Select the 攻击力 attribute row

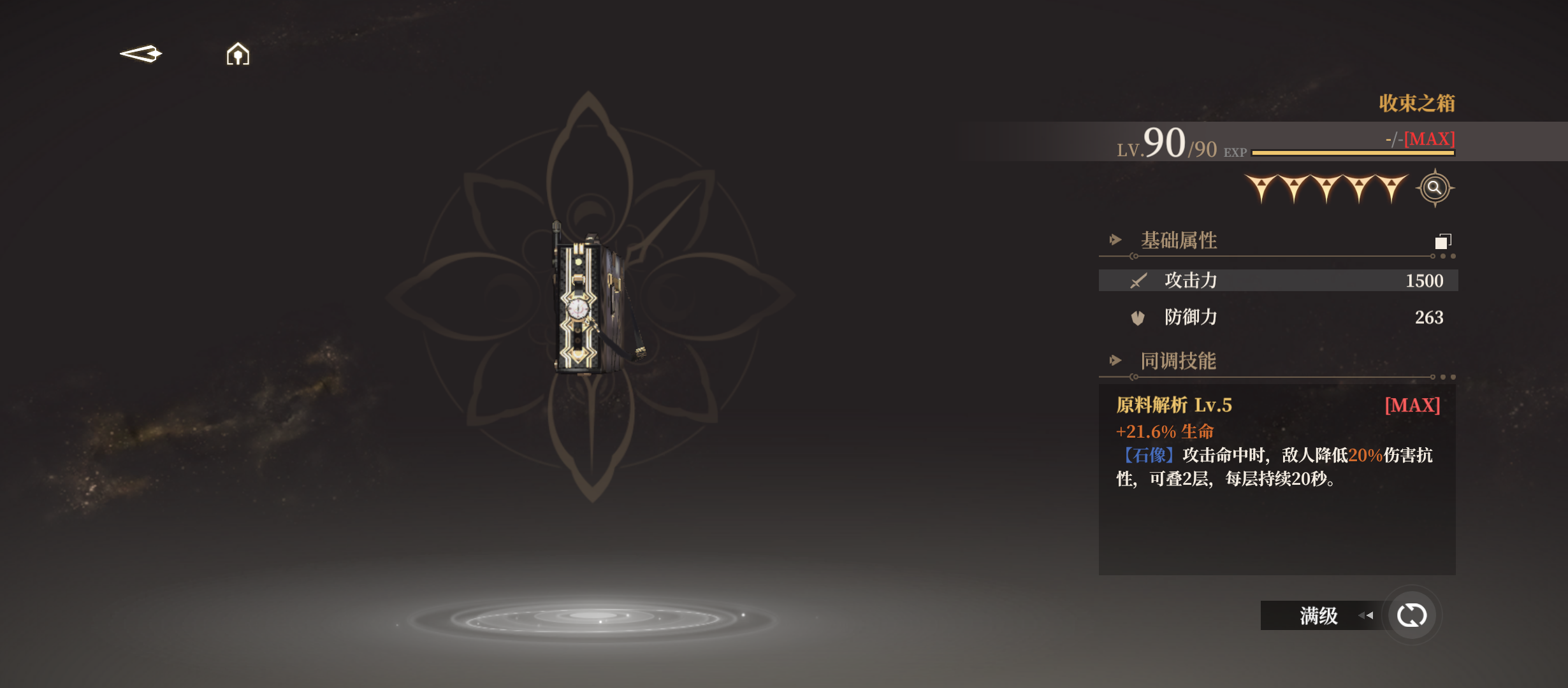1278,280
